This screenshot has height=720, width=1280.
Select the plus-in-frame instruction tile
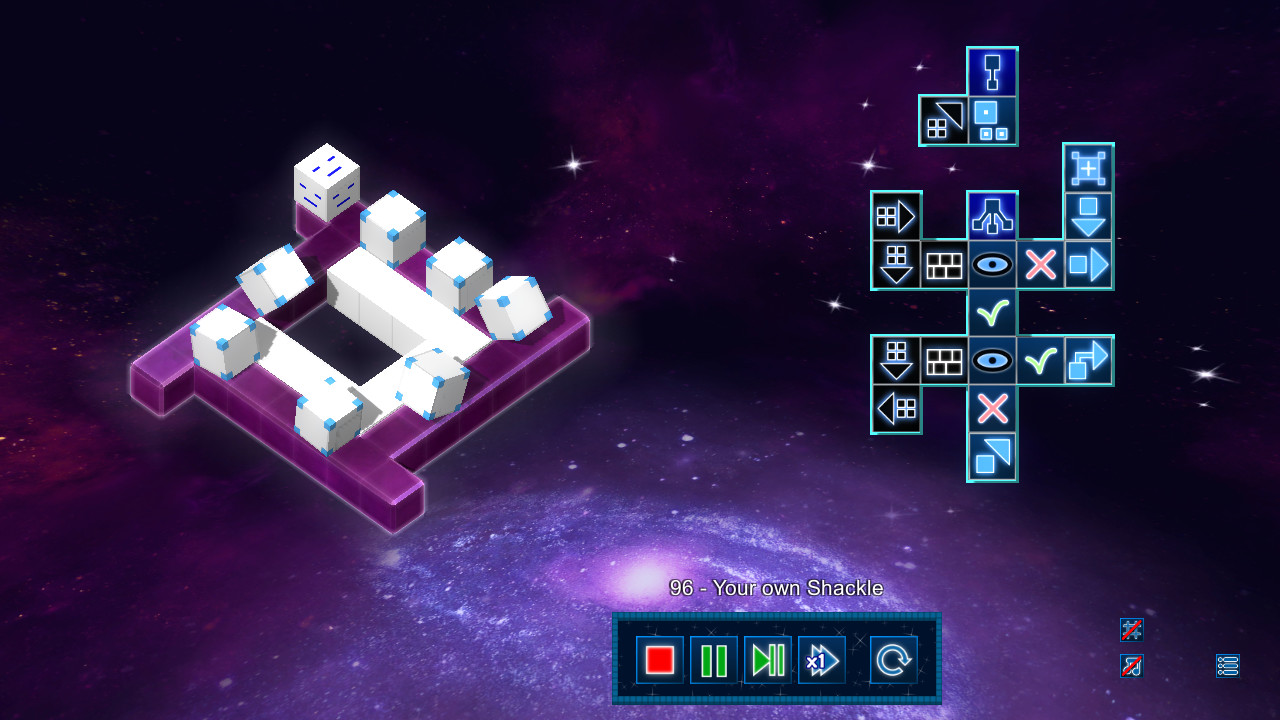[x=1088, y=168]
